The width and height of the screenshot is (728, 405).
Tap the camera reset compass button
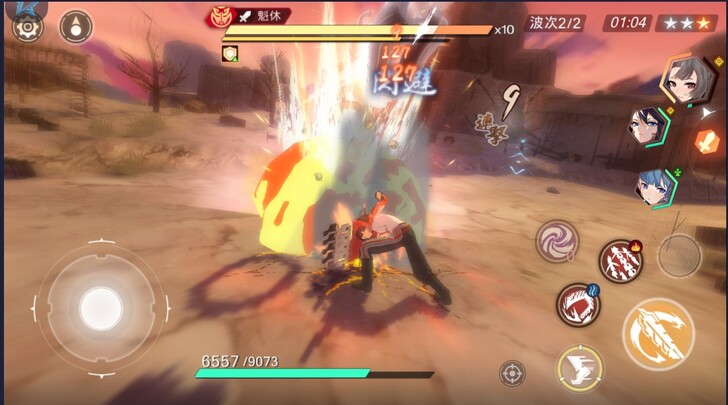click(x=75, y=27)
